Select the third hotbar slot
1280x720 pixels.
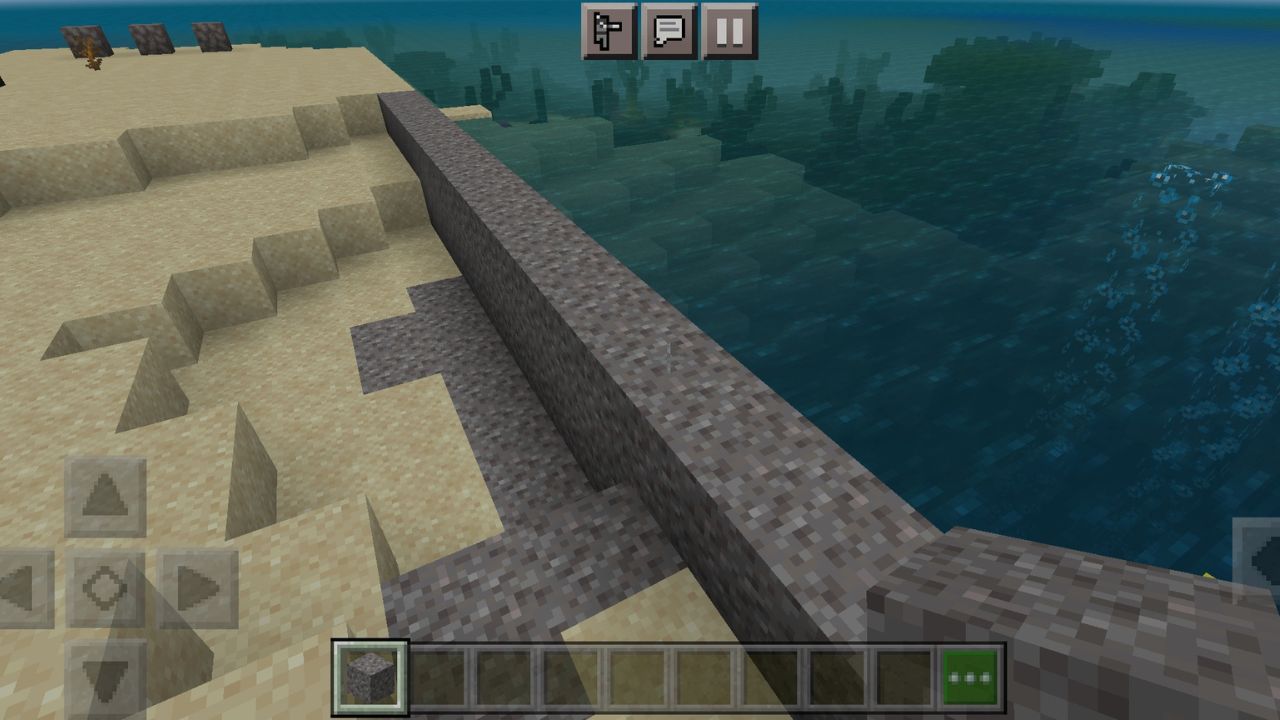(504, 677)
